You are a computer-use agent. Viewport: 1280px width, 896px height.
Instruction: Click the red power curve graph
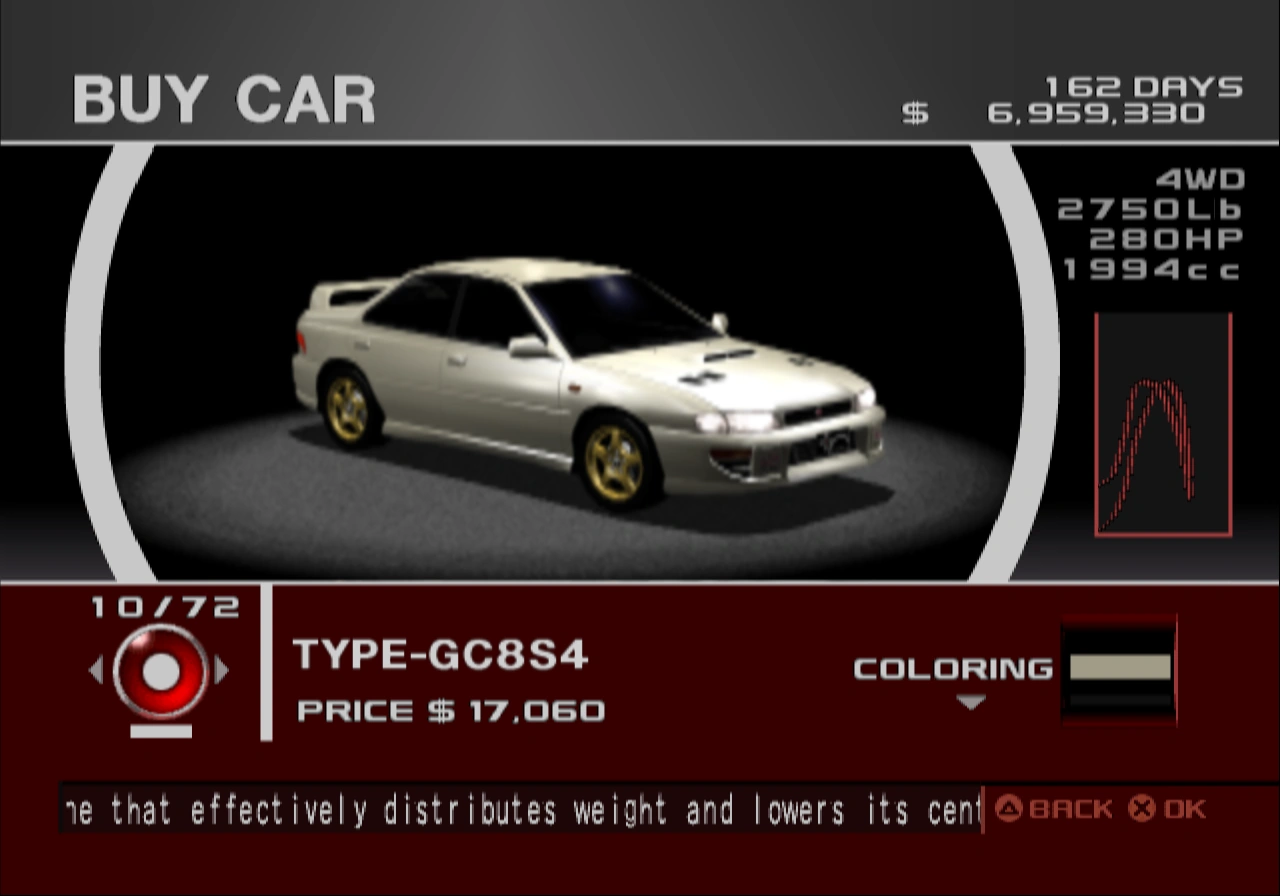(x=1163, y=424)
